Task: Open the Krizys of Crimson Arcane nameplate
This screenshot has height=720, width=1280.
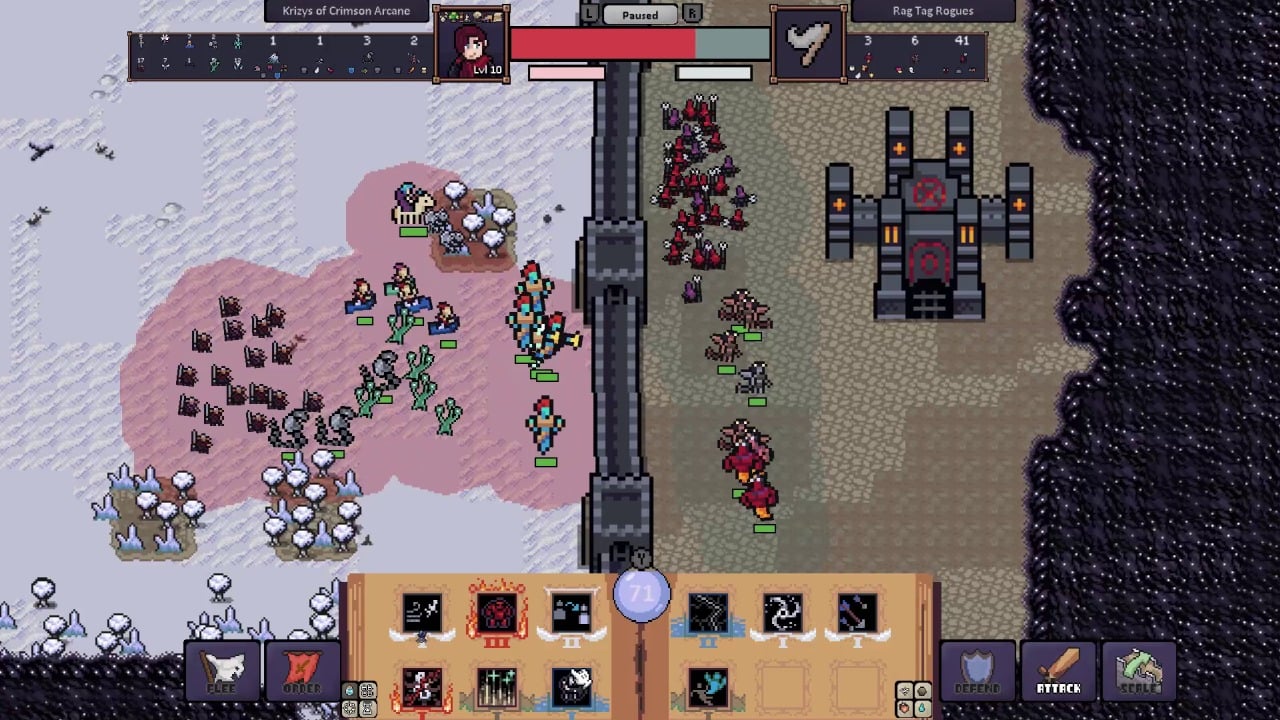Action: tap(346, 10)
